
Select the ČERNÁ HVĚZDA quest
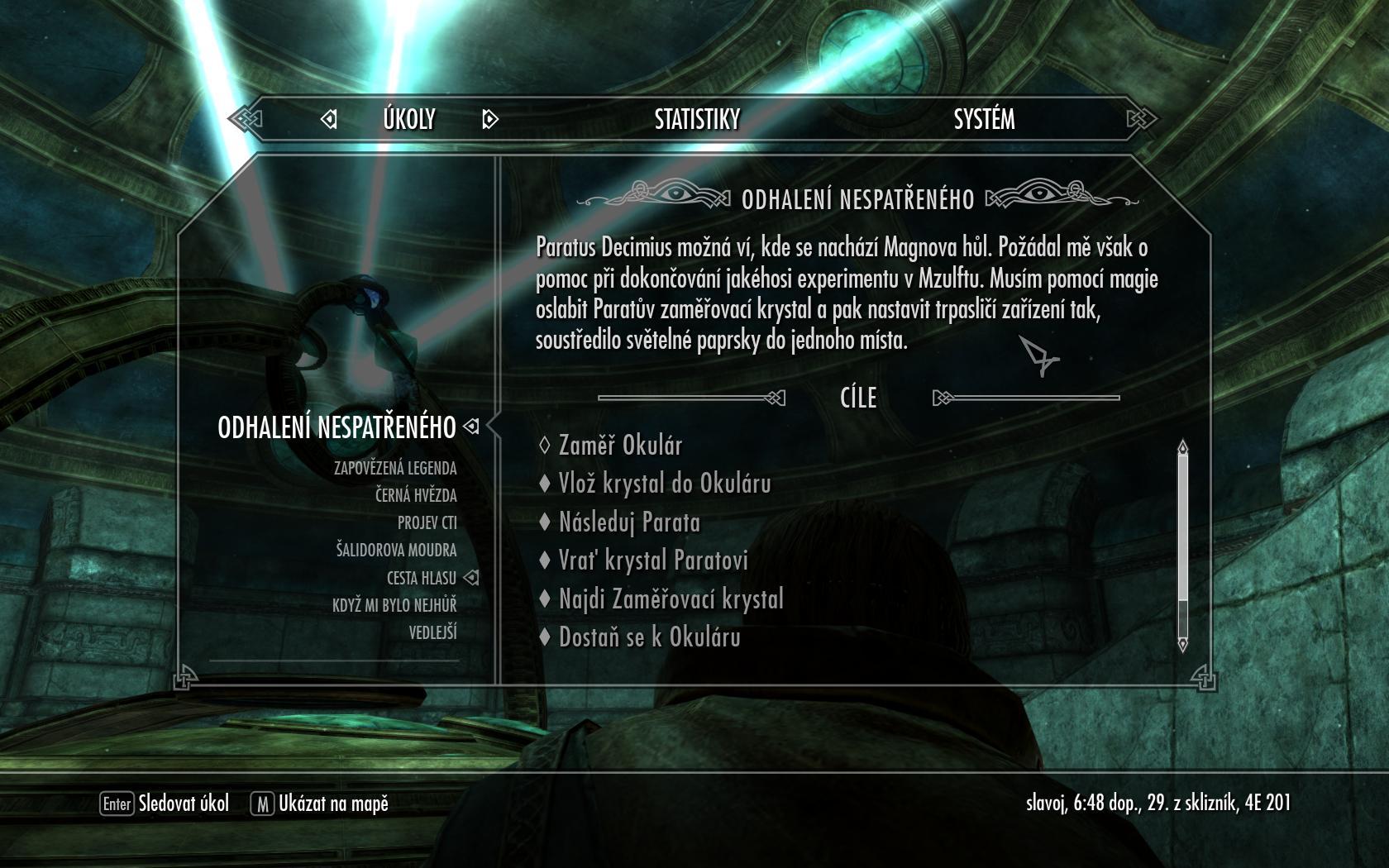point(416,496)
